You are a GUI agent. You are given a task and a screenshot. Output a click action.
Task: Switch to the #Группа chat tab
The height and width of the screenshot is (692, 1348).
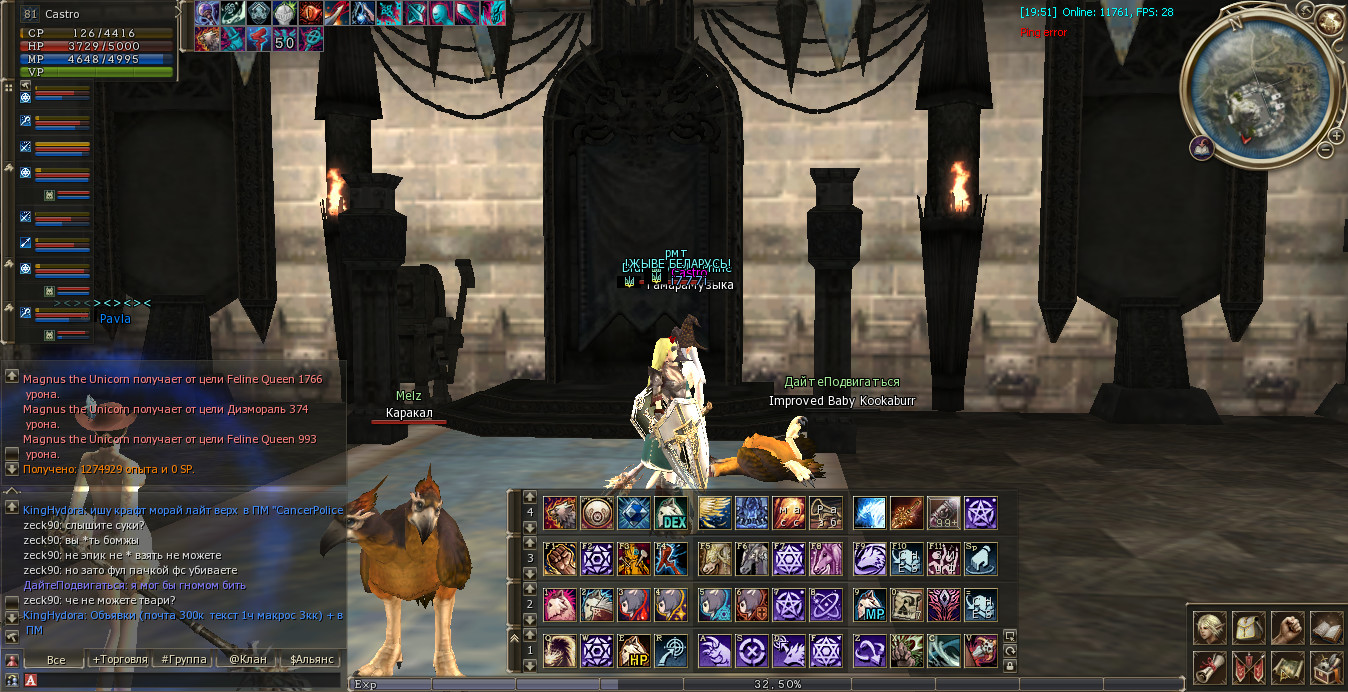coord(184,660)
